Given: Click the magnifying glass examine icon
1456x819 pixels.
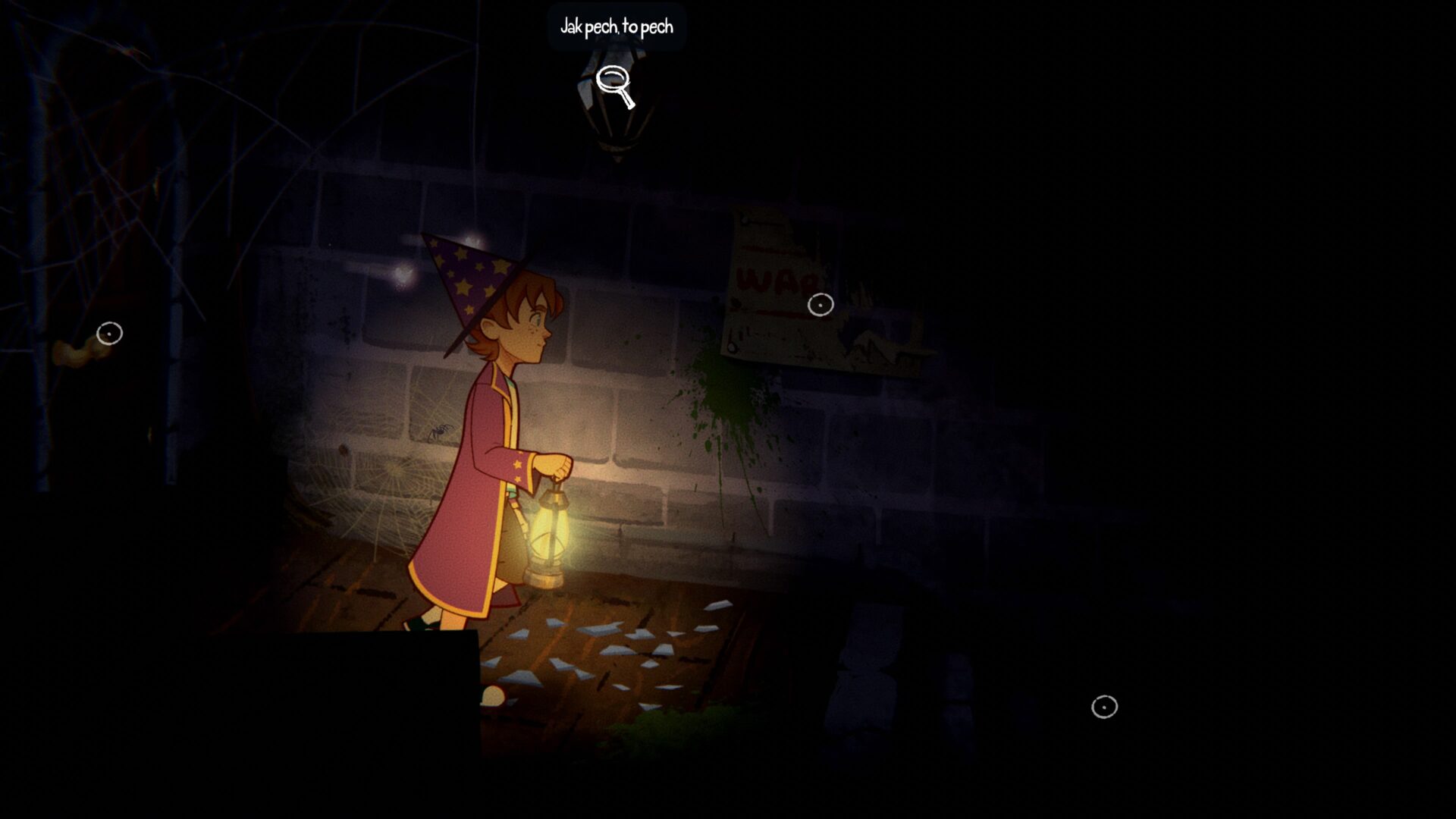Looking at the screenshot, I should click(614, 86).
